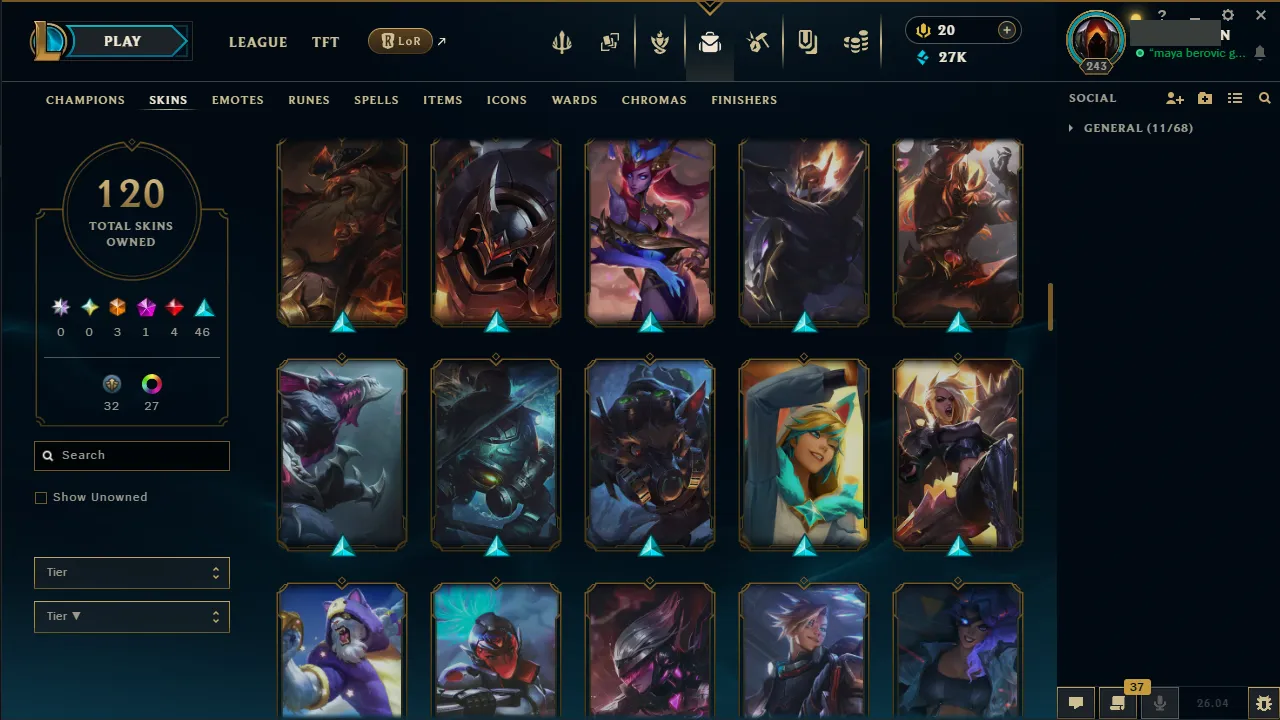Screen dimensions: 1280x720
Task: Click the overlapping cards icon in top bar
Action: [610, 42]
